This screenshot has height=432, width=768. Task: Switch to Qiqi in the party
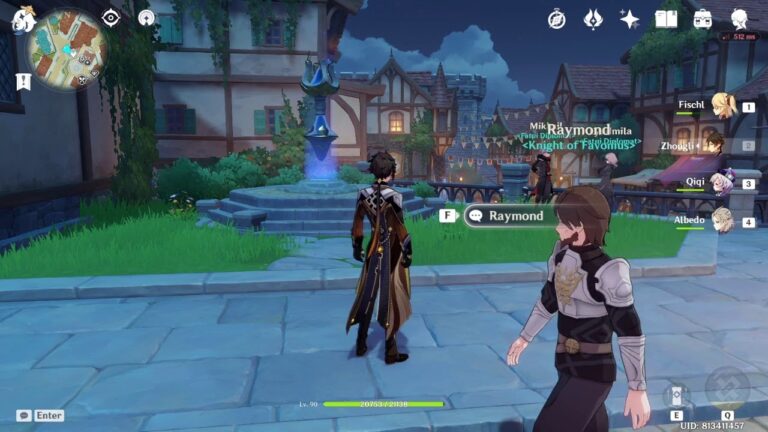tap(722, 183)
